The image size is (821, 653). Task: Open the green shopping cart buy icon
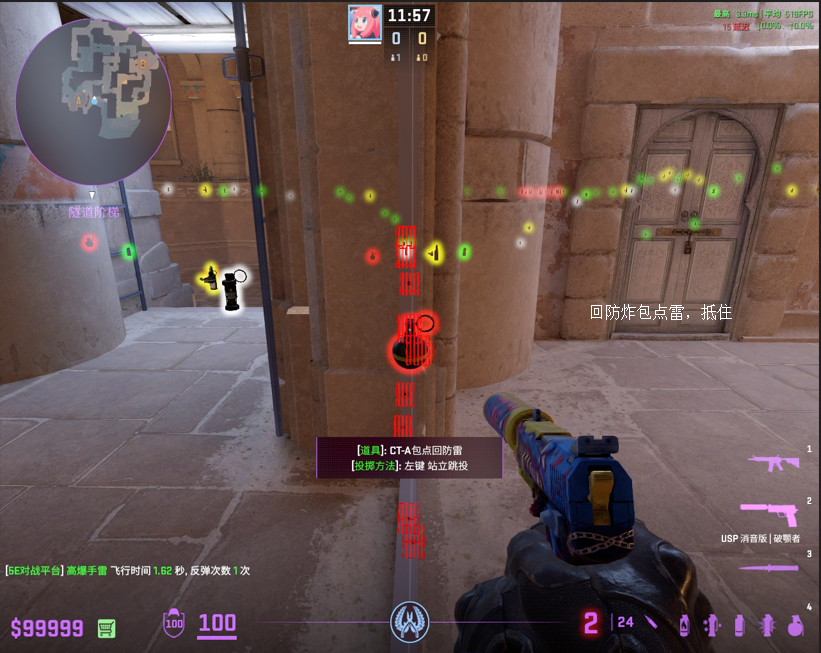pos(106,628)
